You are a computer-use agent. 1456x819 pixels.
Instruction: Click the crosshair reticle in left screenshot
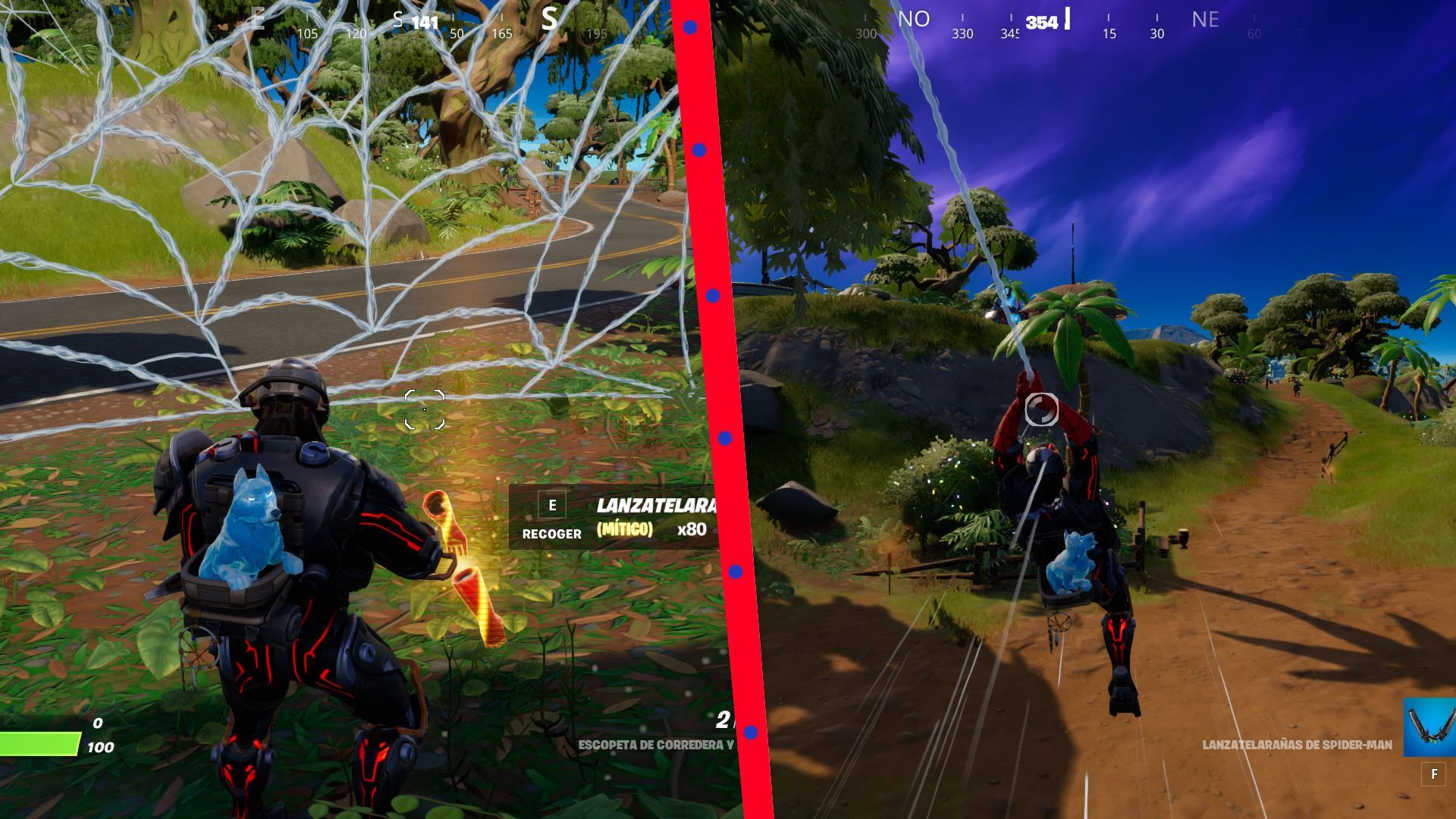[424, 408]
